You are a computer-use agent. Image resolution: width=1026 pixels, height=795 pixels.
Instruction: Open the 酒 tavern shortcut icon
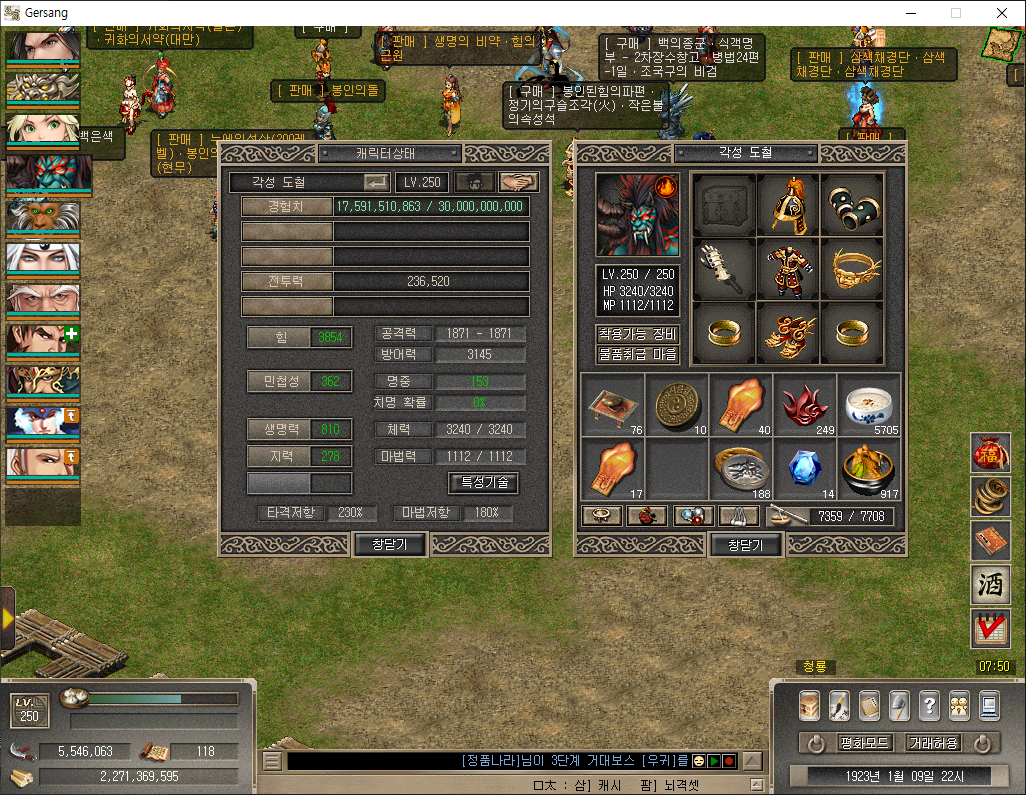(x=990, y=585)
